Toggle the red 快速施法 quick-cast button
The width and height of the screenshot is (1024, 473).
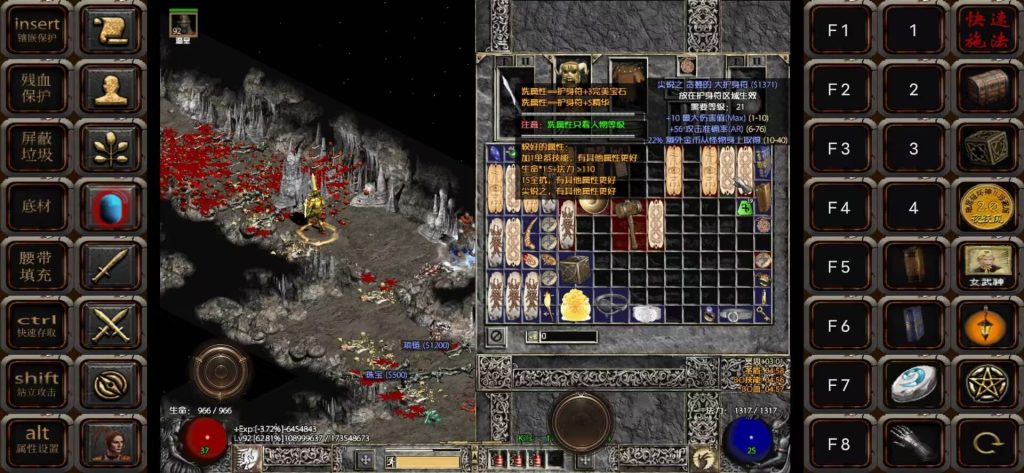[x=986, y=30]
